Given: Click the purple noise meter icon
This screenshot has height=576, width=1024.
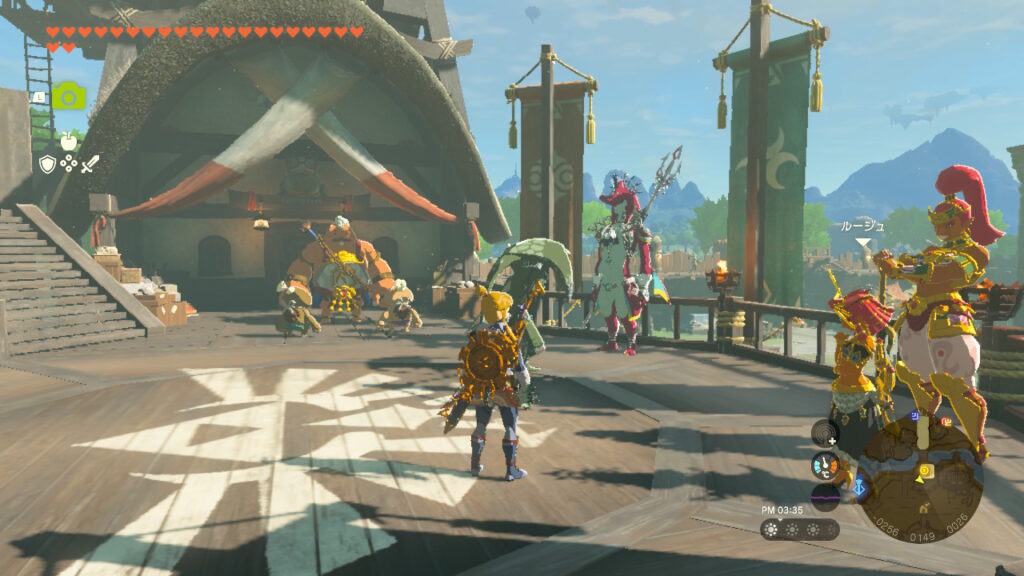Looking at the screenshot, I should pyautogui.click(x=825, y=495).
